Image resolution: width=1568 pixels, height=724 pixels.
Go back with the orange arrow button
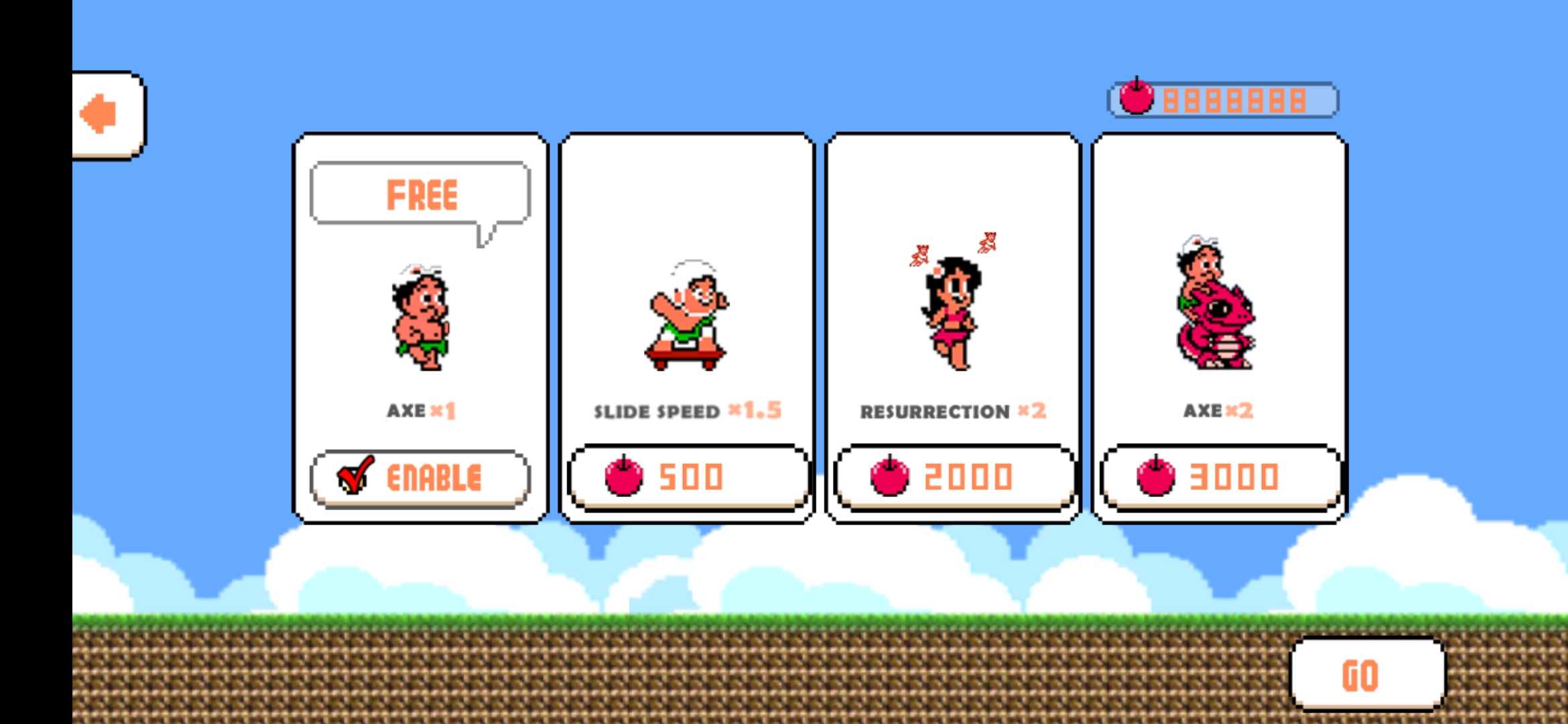tap(107, 115)
